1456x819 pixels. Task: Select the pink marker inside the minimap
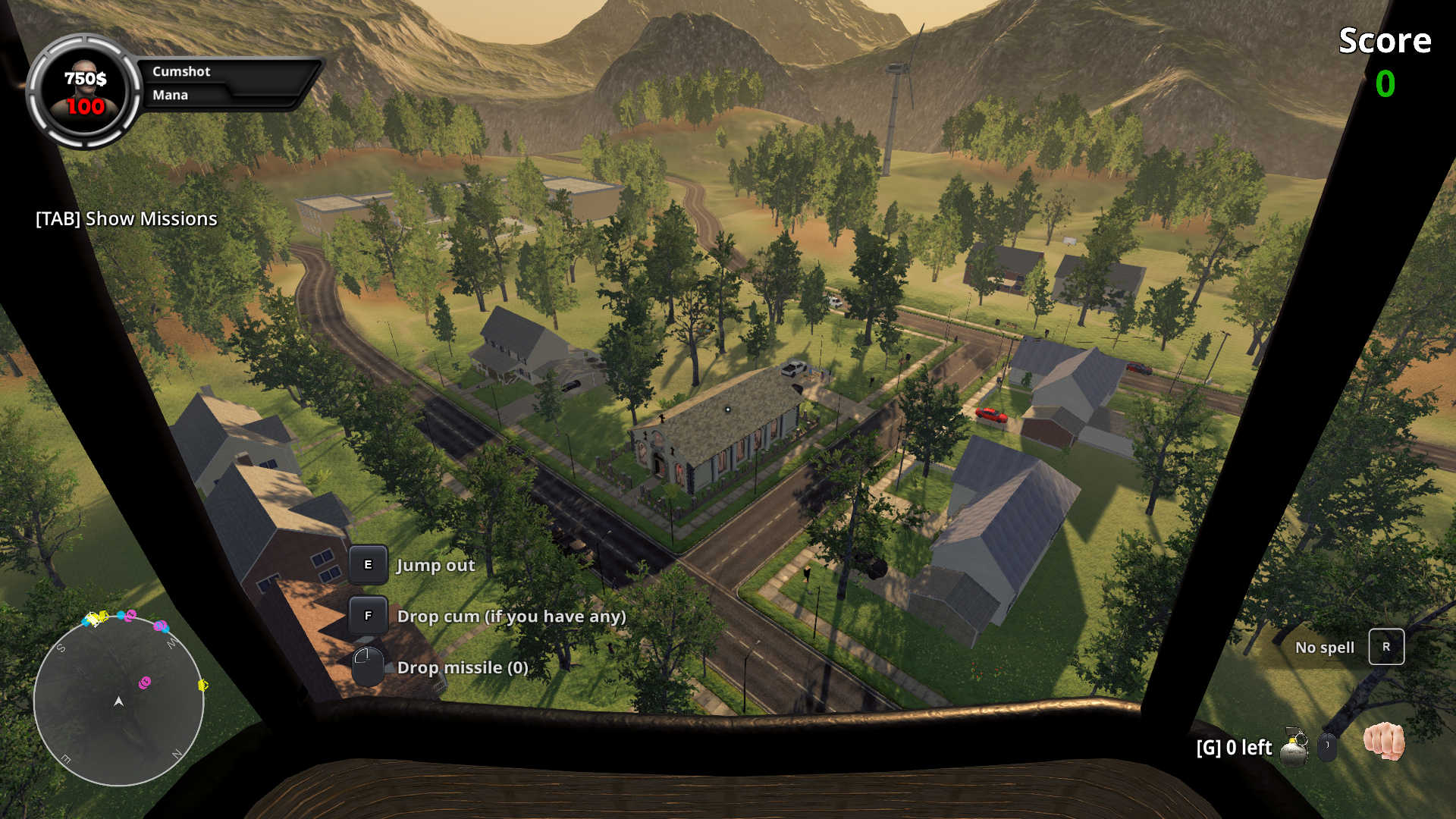click(x=144, y=682)
